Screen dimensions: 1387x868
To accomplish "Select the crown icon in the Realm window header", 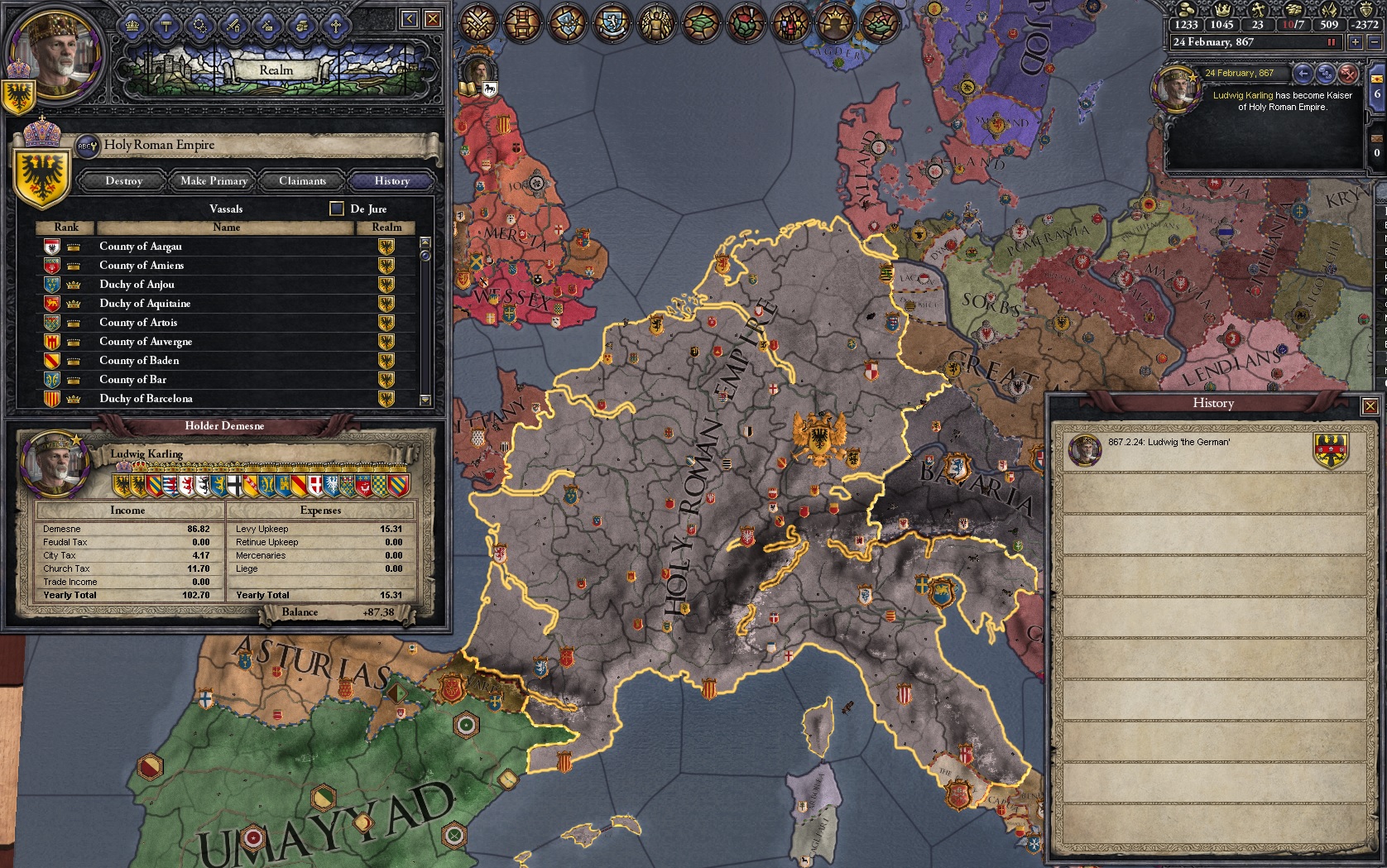I will click(x=132, y=26).
